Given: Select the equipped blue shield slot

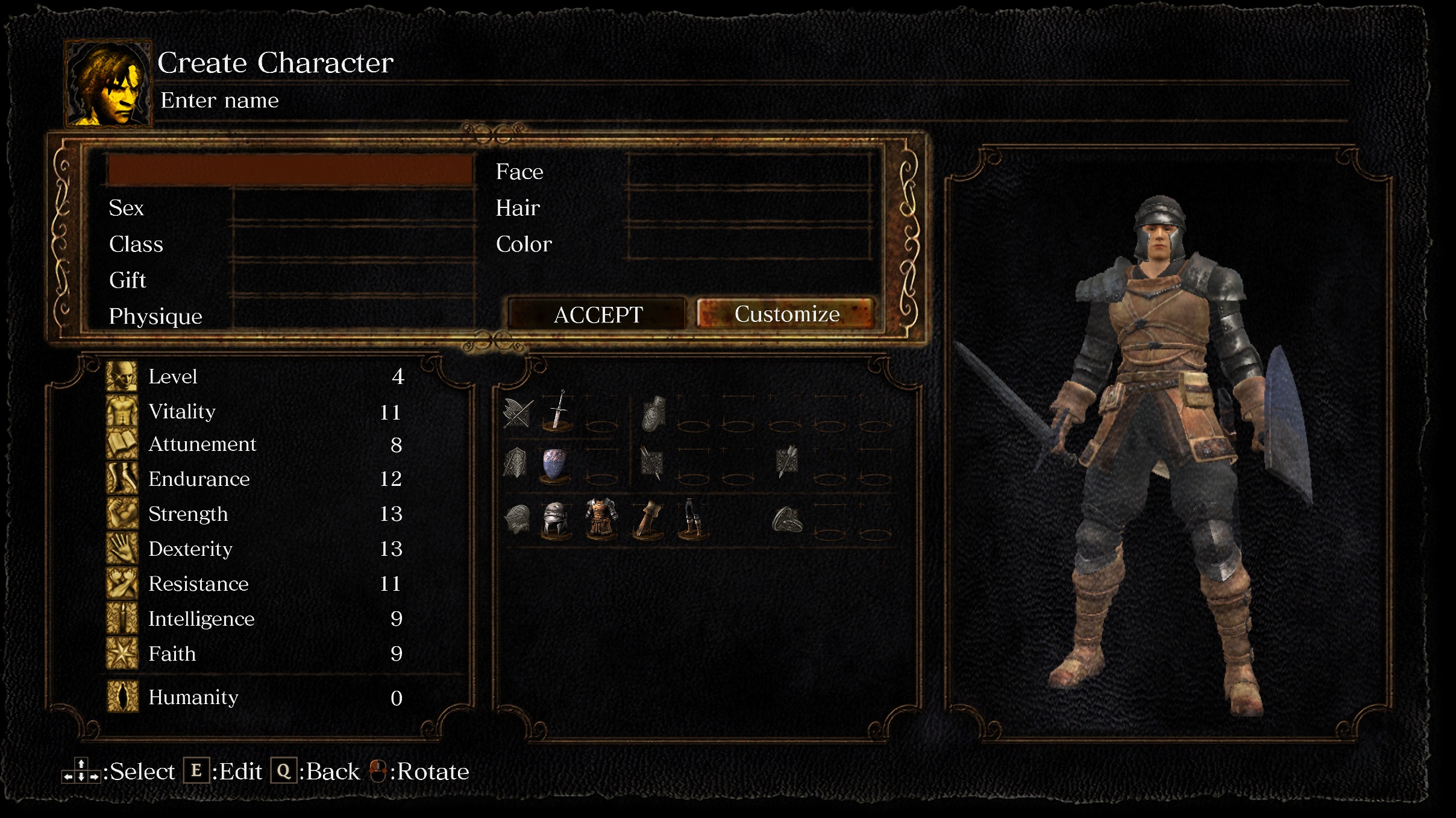Looking at the screenshot, I should click(555, 465).
